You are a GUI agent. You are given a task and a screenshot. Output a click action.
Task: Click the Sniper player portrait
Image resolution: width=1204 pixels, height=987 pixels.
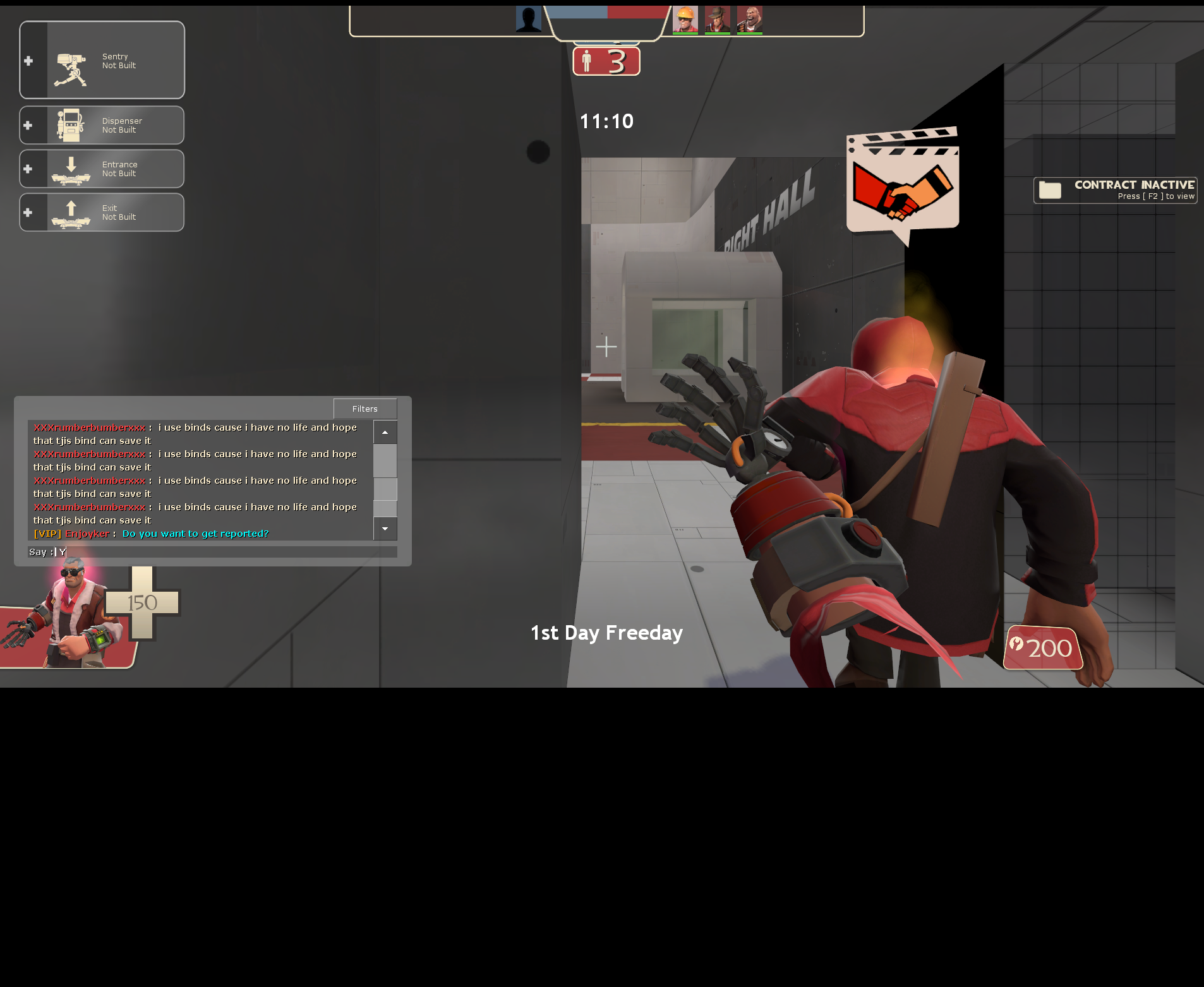(717, 20)
